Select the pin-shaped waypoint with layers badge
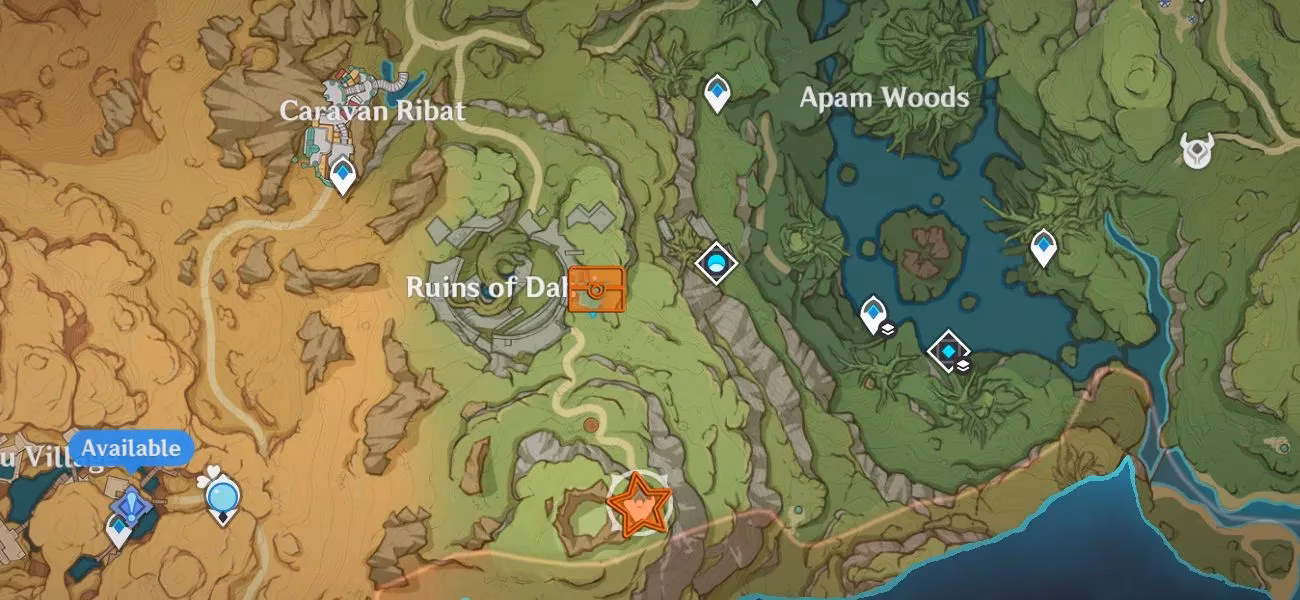 point(874,314)
